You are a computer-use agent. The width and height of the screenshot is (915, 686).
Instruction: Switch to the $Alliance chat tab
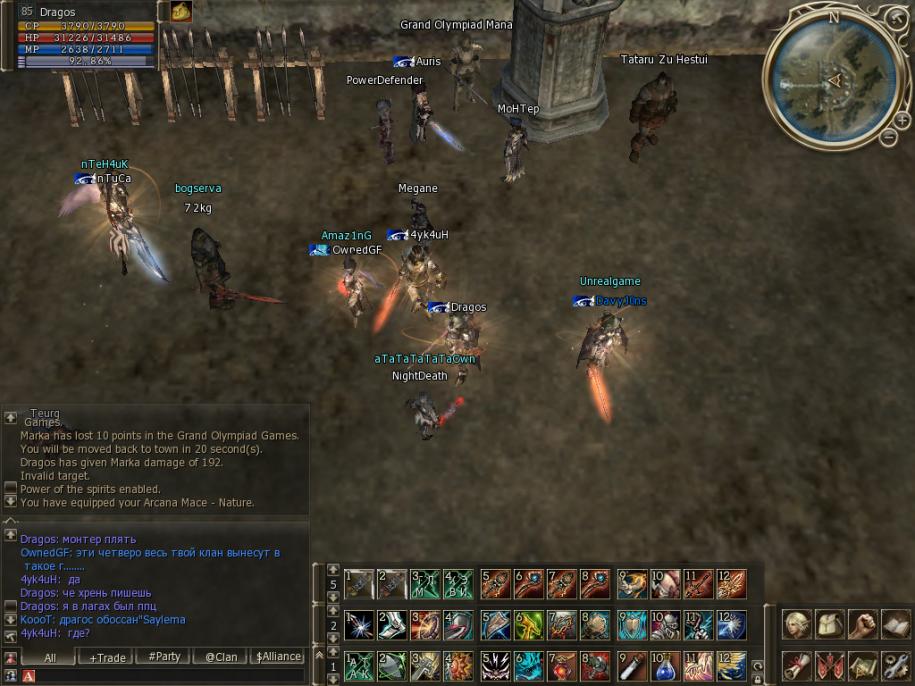278,657
